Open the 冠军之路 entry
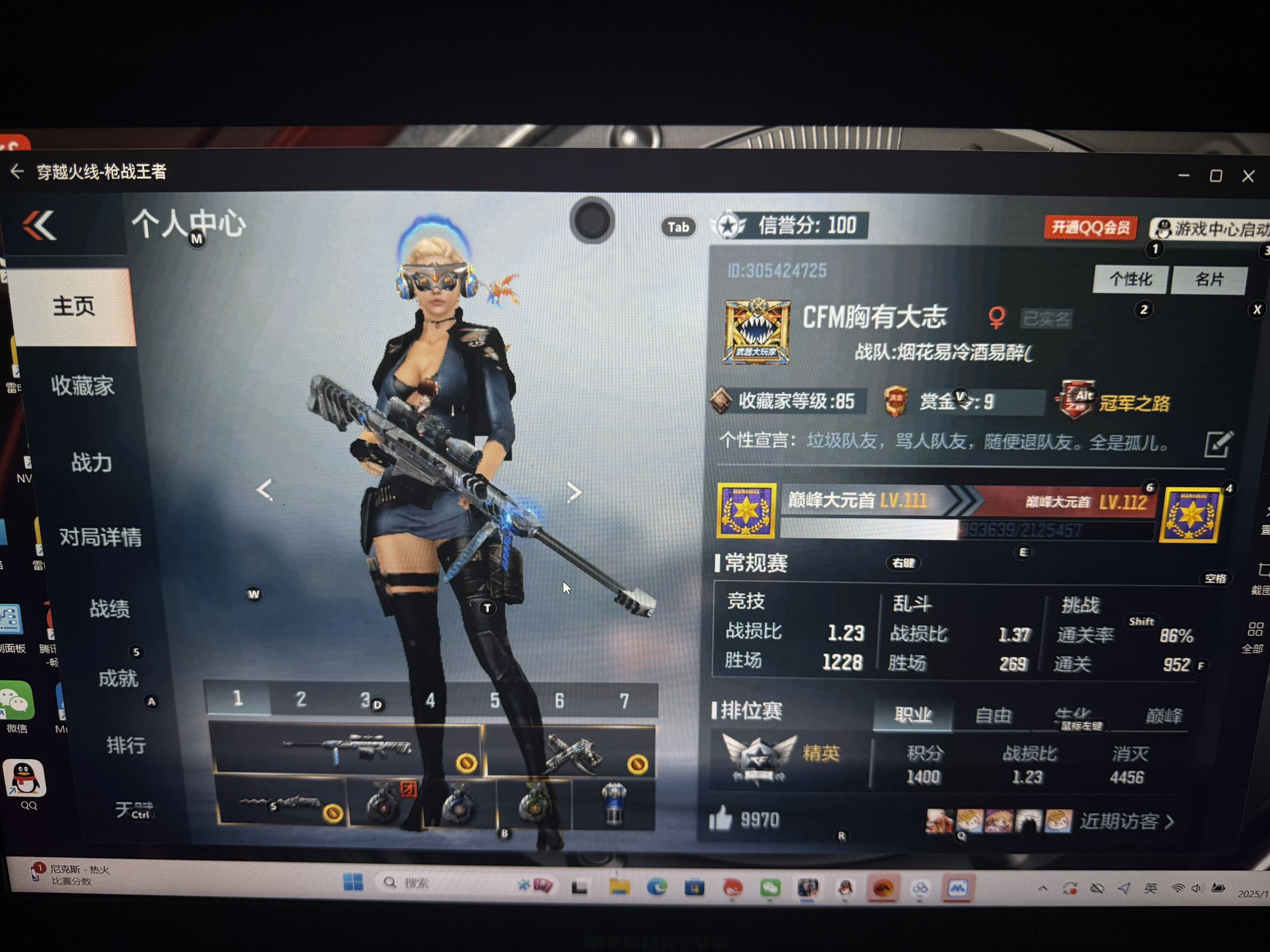The height and width of the screenshot is (952, 1270). [1133, 403]
